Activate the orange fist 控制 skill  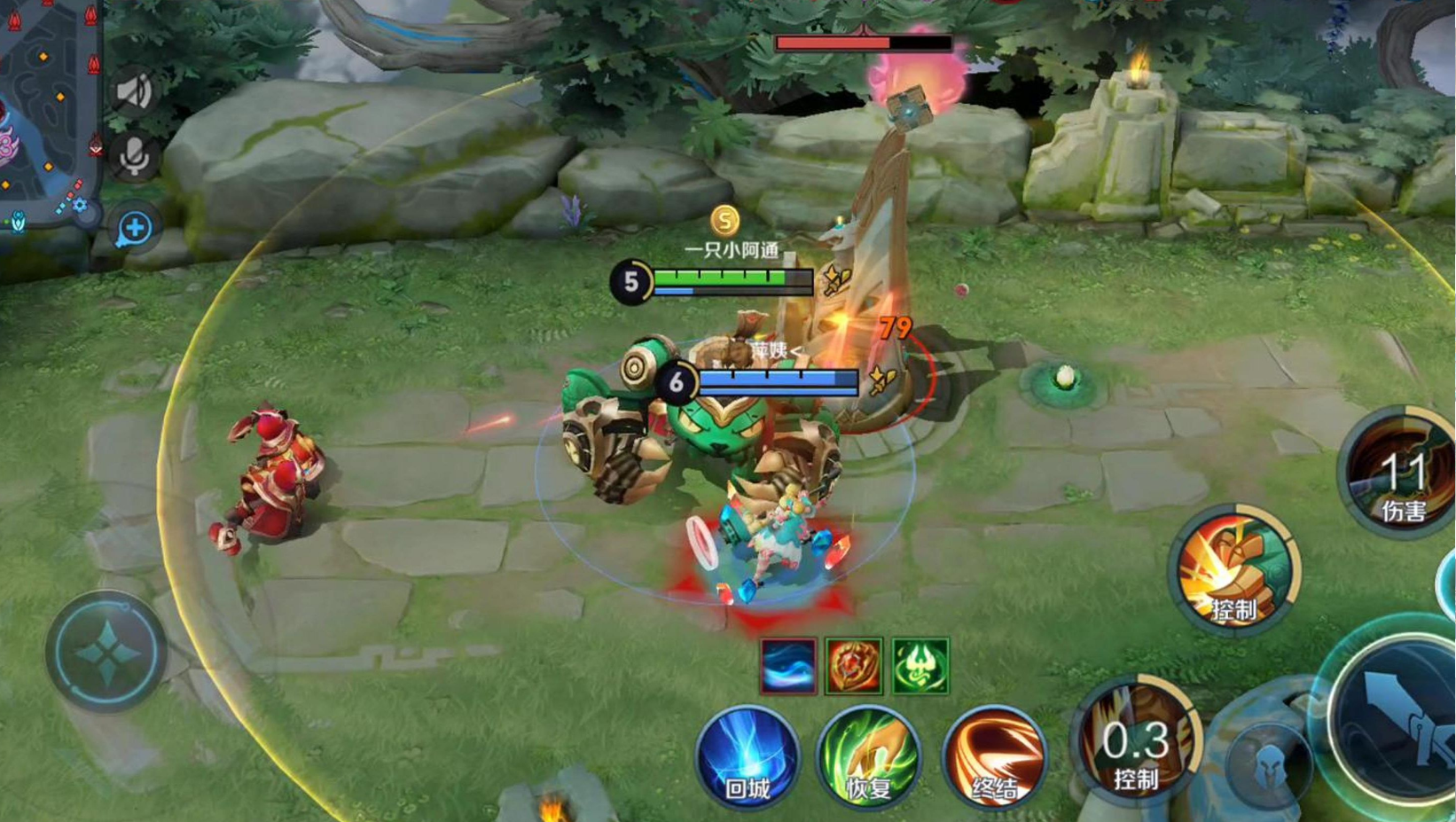[1235, 571]
